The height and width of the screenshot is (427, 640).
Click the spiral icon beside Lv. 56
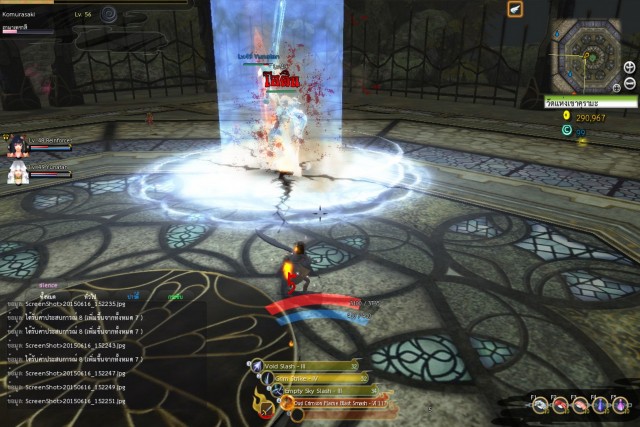[109, 14]
